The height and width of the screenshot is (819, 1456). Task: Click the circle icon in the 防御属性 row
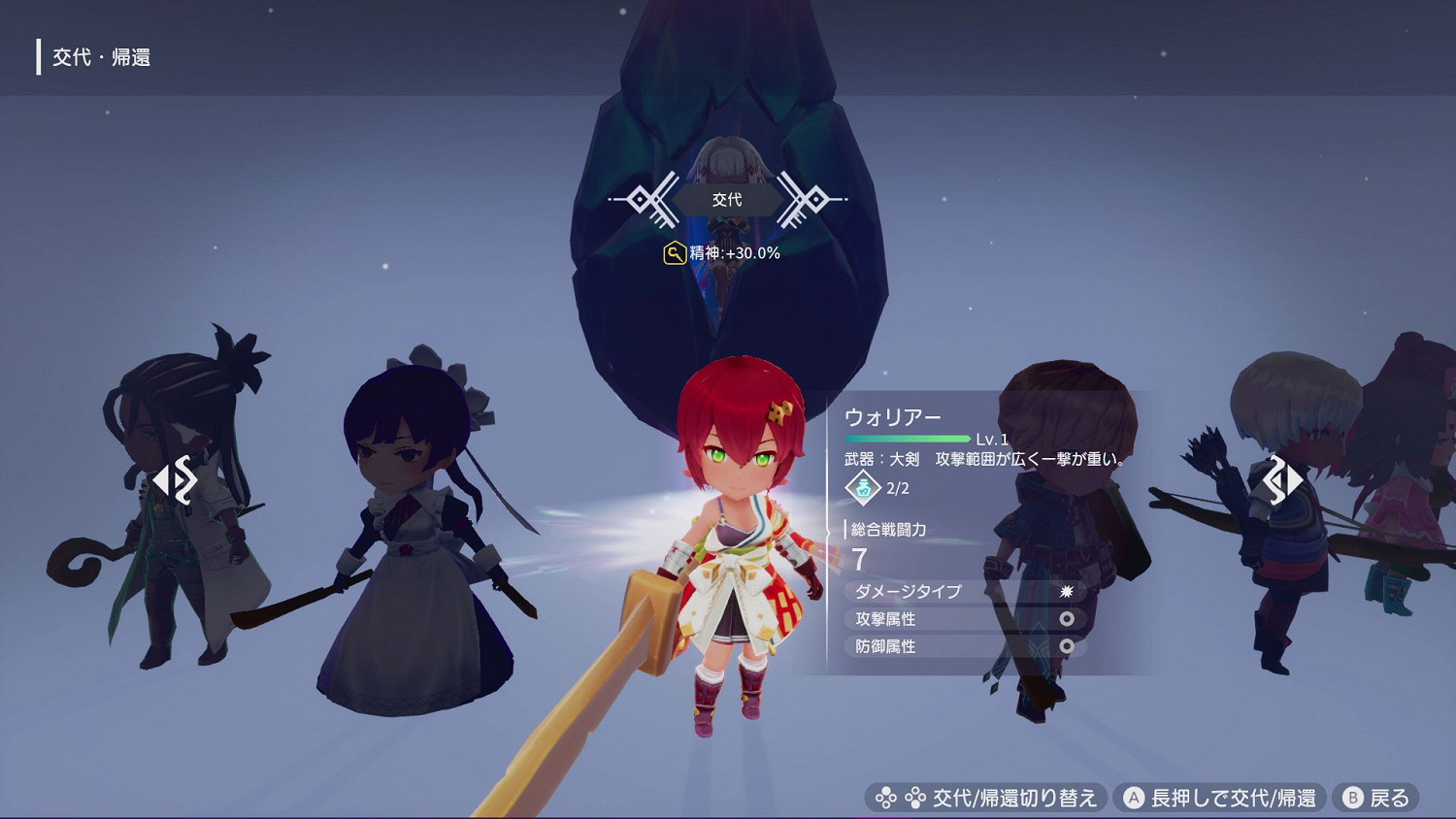(1068, 645)
